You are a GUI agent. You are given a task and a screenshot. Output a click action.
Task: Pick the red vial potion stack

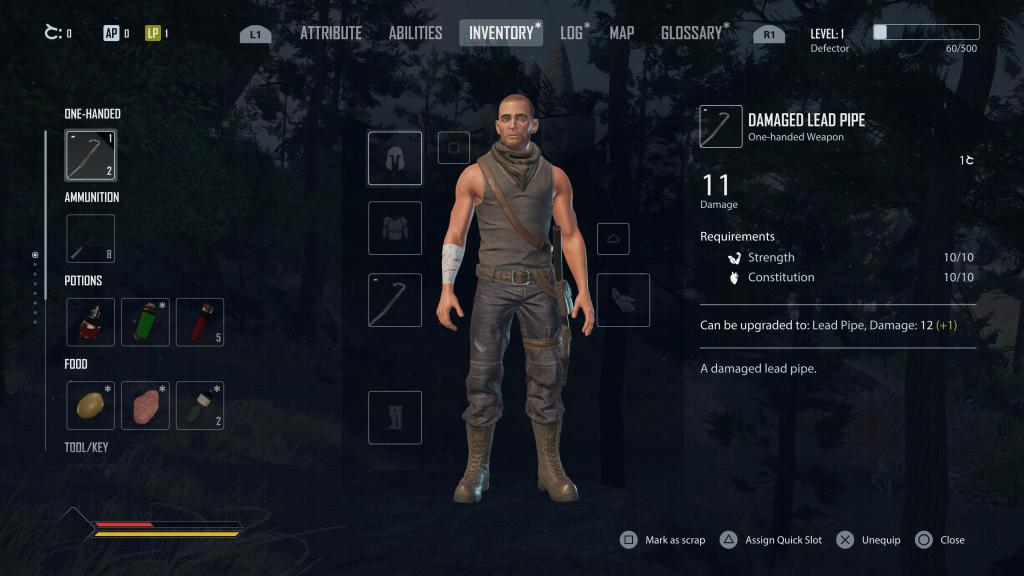click(200, 322)
